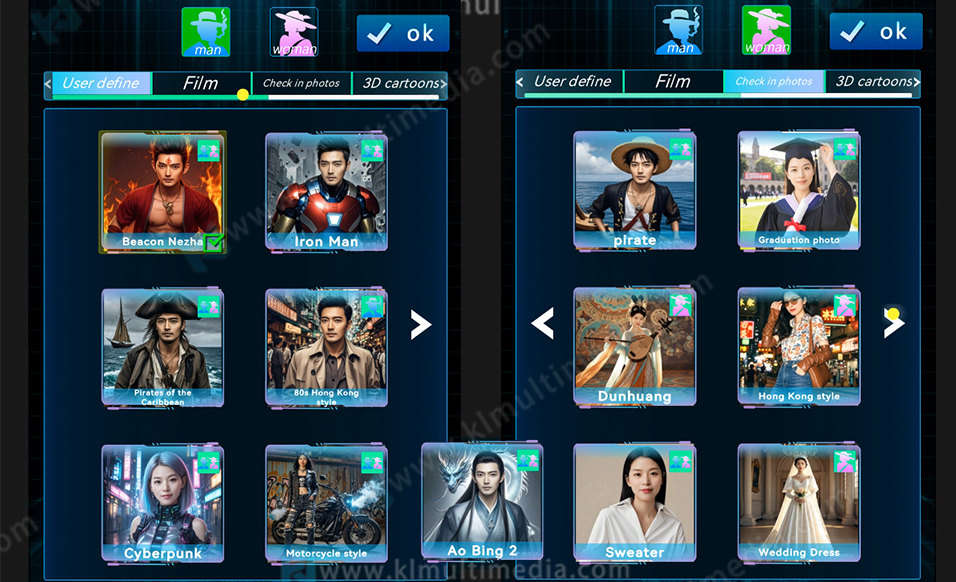The width and height of the screenshot is (956, 582).
Task: Choose the Wedding Dress style
Action: point(798,501)
